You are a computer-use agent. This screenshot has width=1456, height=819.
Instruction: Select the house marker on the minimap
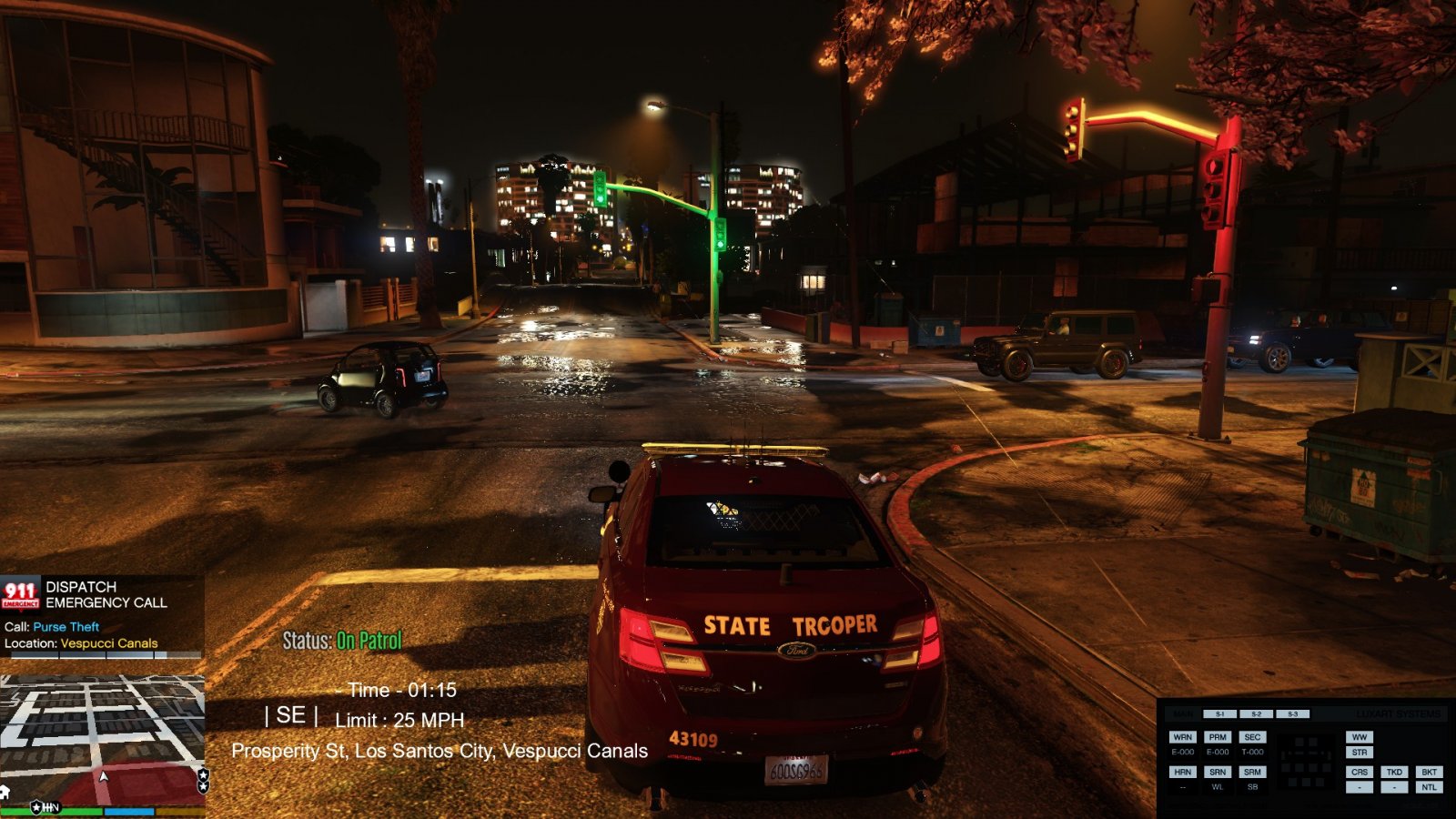[x=5, y=792]
